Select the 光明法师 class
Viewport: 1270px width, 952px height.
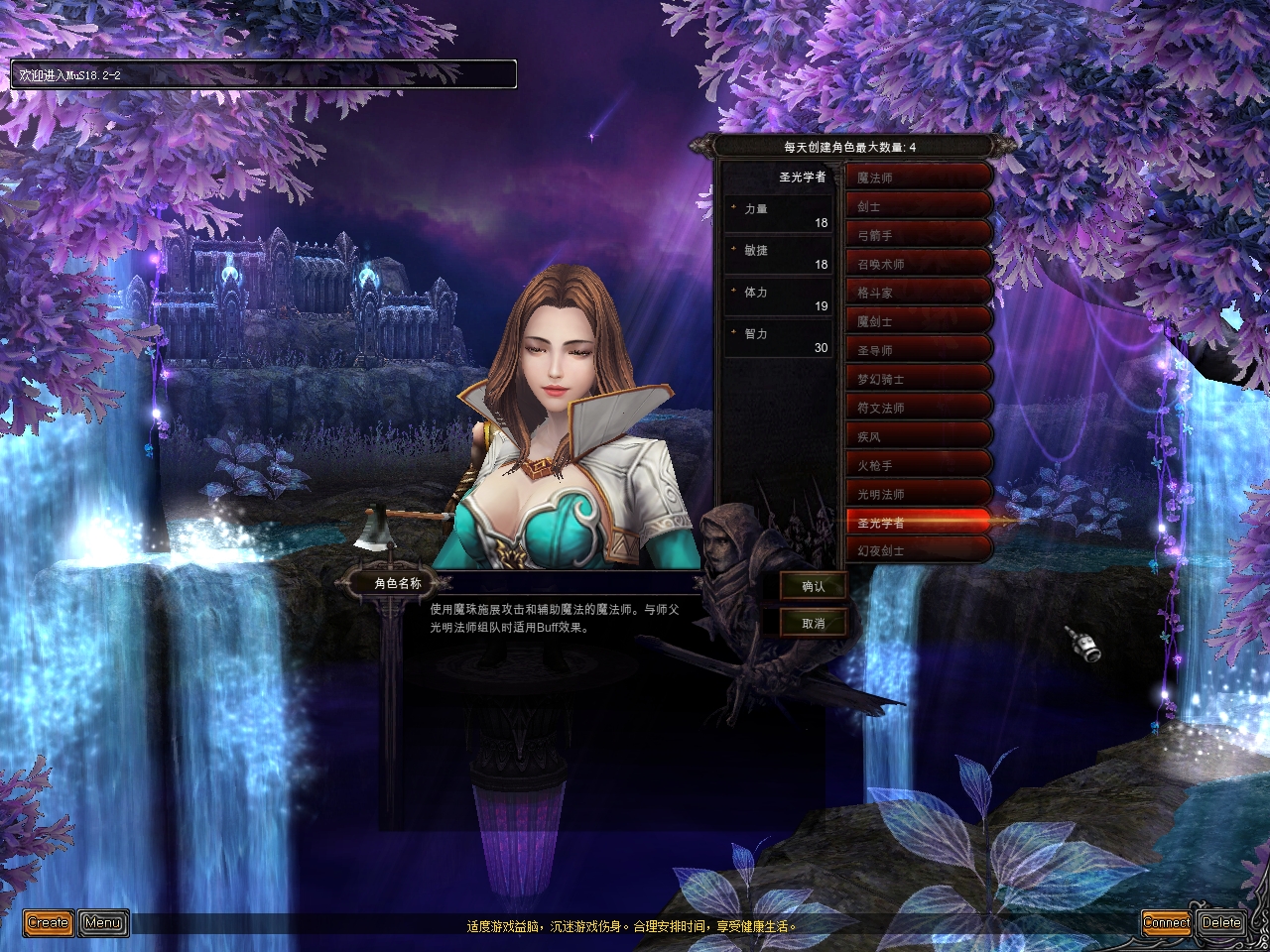tap(919, 494)
